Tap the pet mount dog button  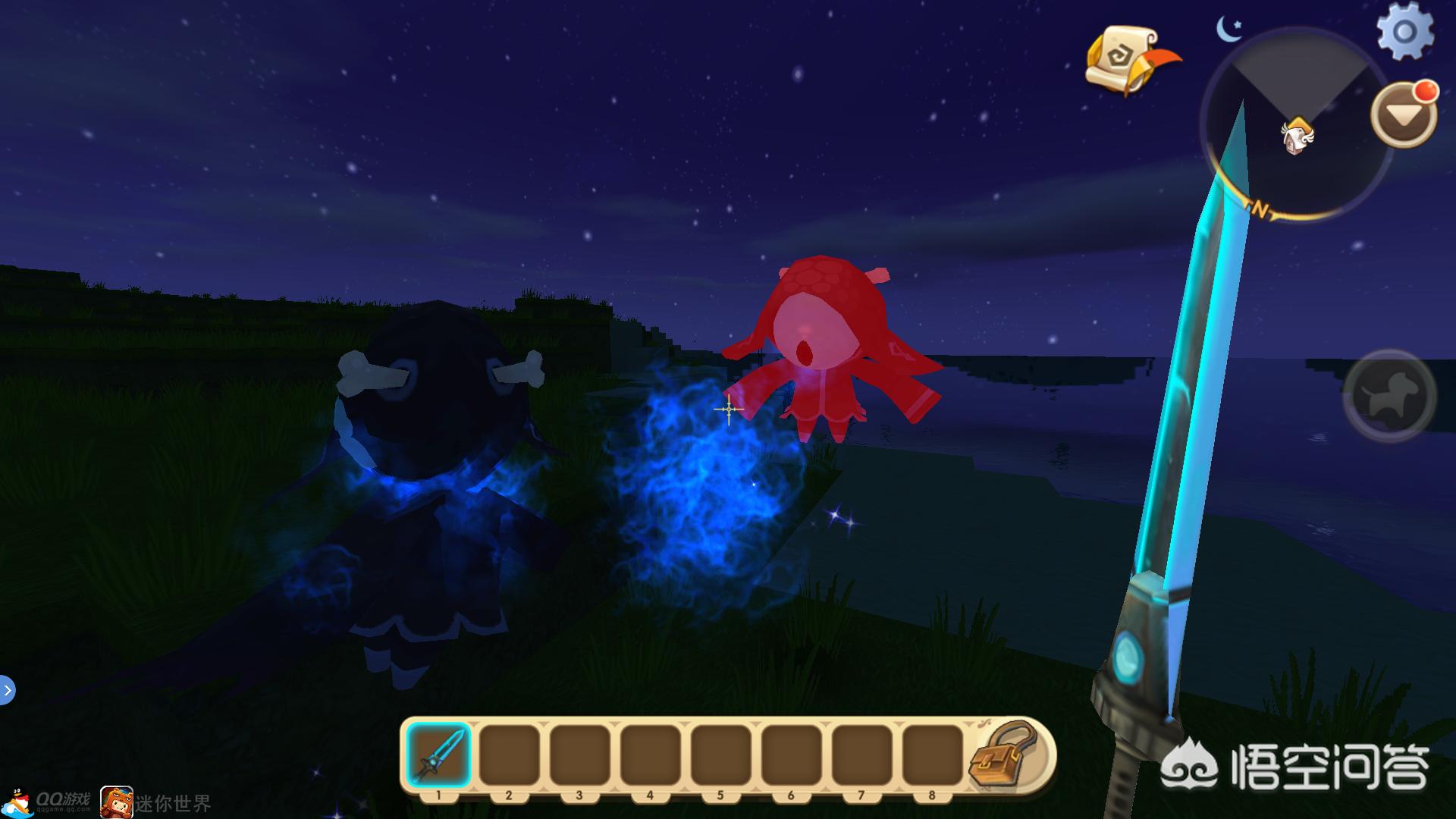(1389, 395)
